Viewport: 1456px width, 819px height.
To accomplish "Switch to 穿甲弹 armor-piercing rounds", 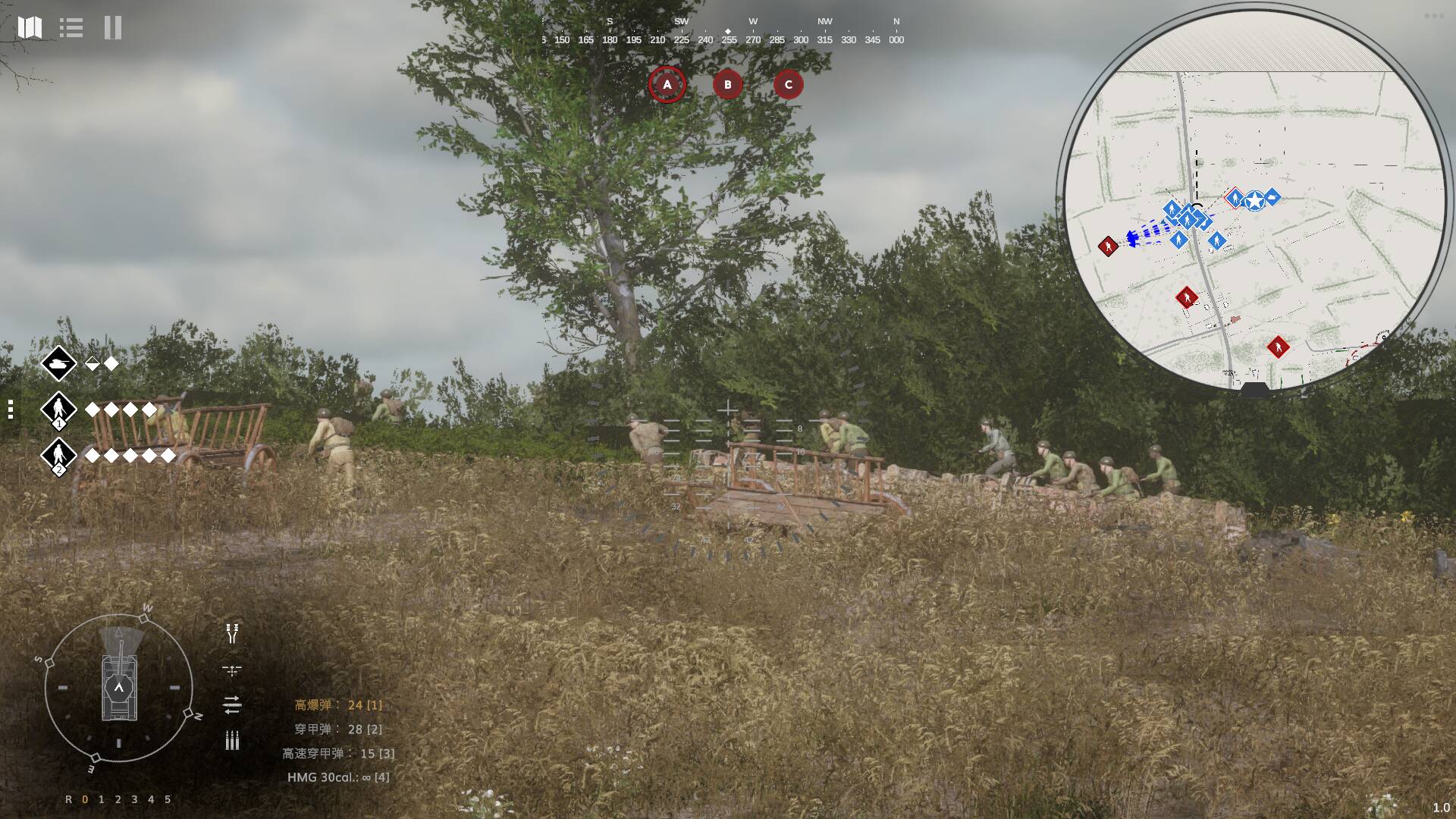I will 338,730.
